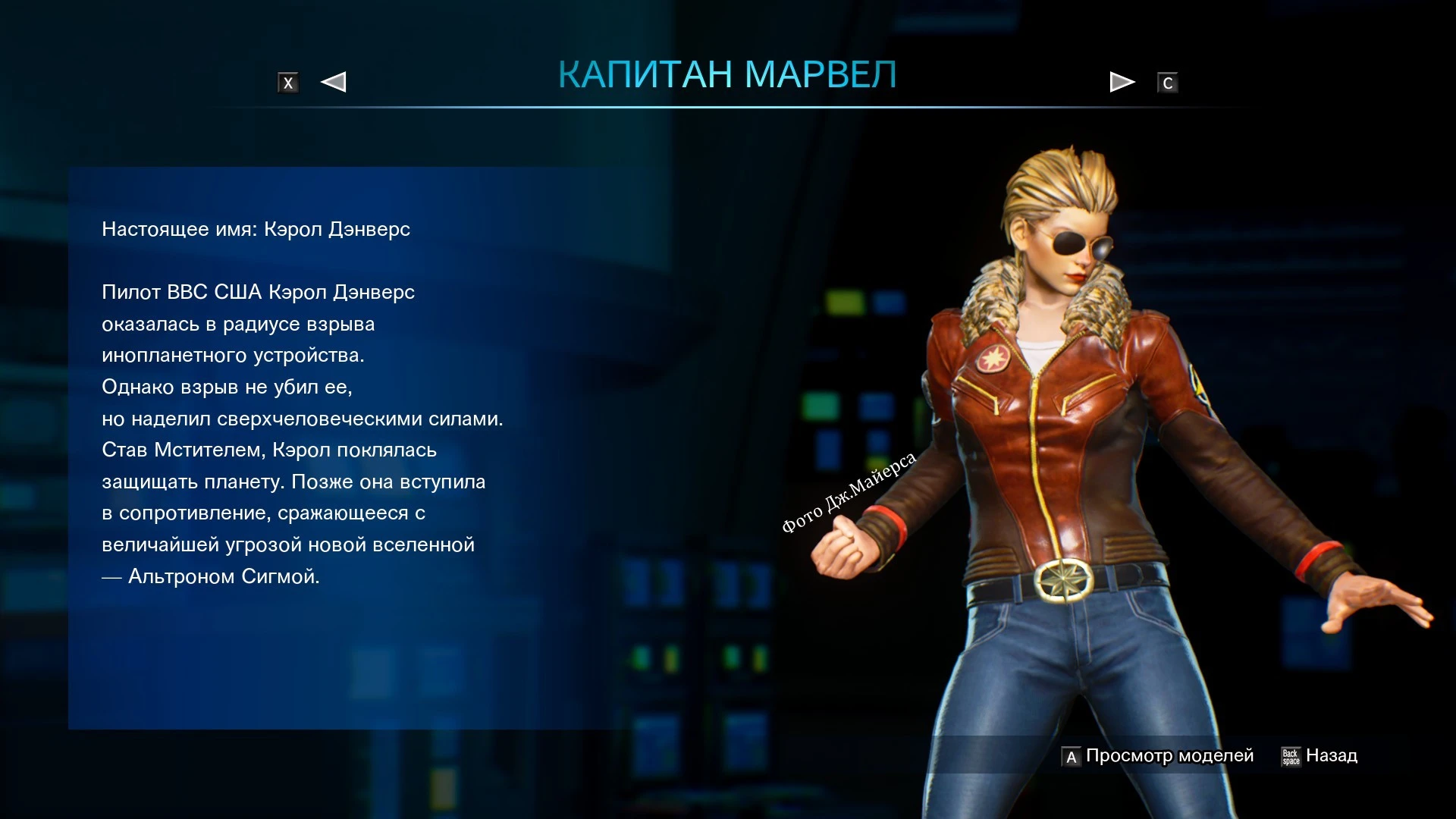Open Просмотр моделей model viewer
The image size is (1456, 819).
[x=1170, y=755]
